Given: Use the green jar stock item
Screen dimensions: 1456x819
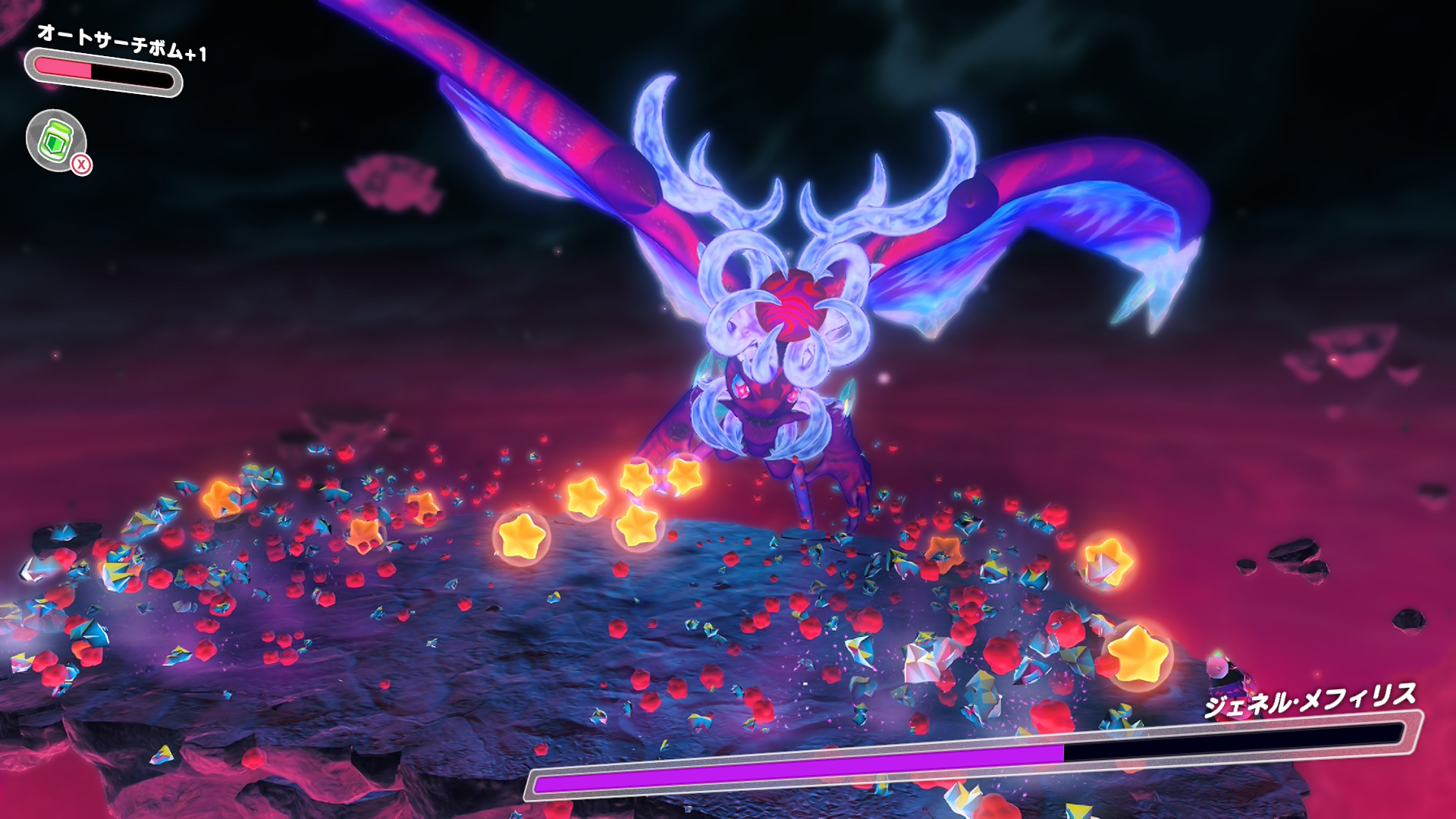Looking at the screenshot, I should tap(56, 140).
